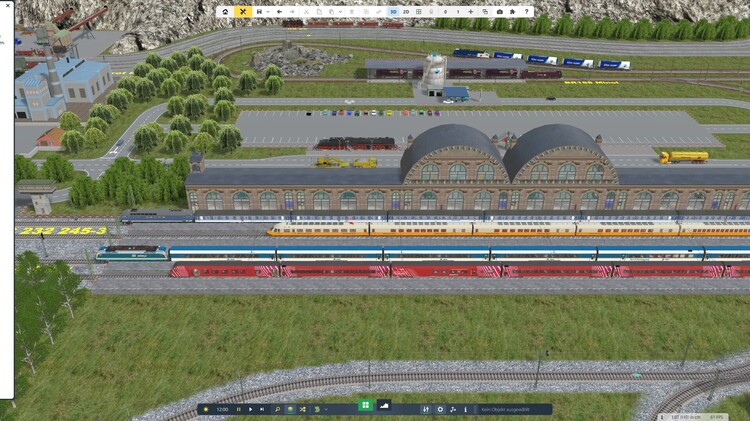Toggle the yellow tools edit mode
750x421 pixels.
243,12
